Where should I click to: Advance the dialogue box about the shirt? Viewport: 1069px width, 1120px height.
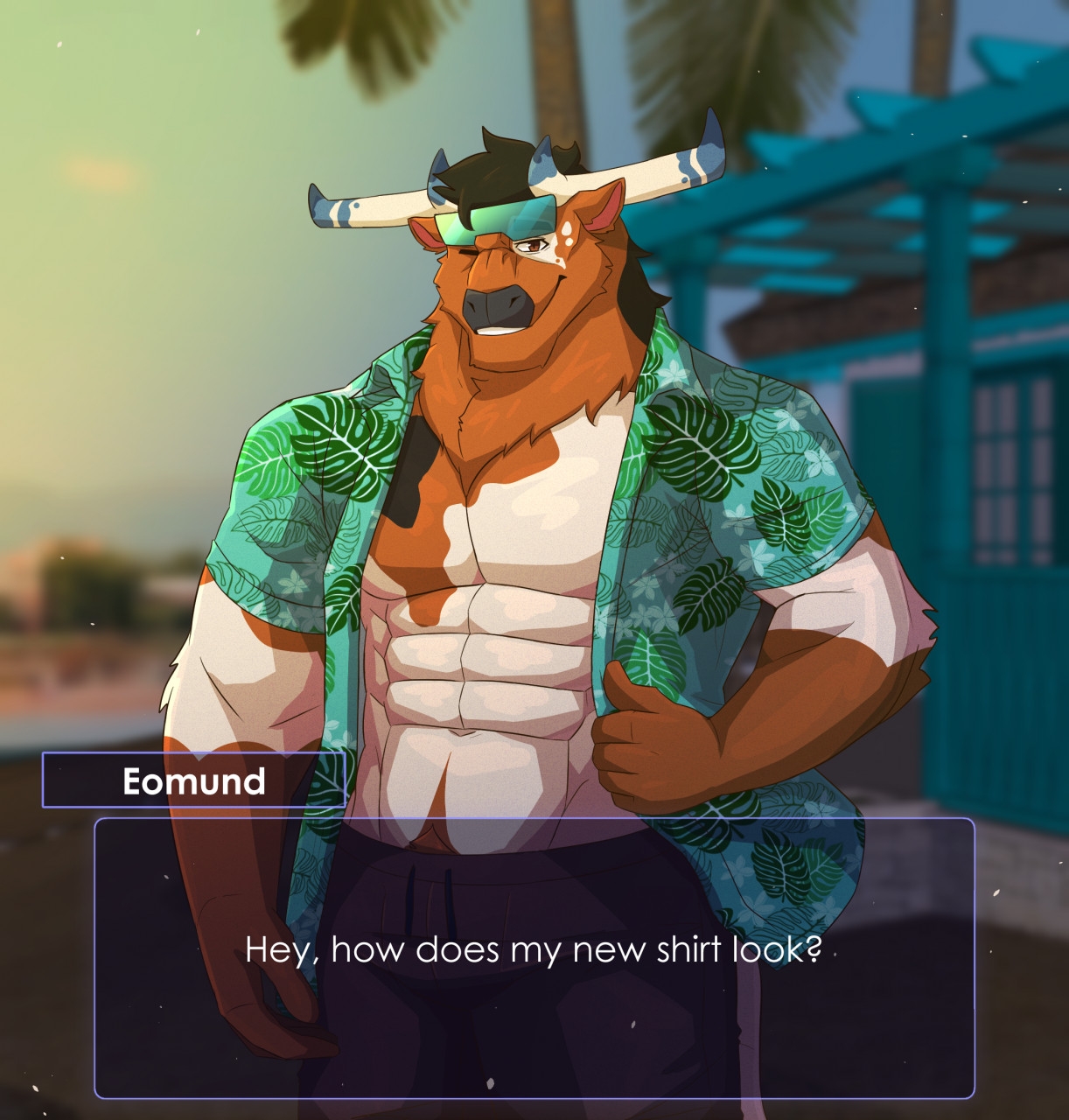click(534, 957)
